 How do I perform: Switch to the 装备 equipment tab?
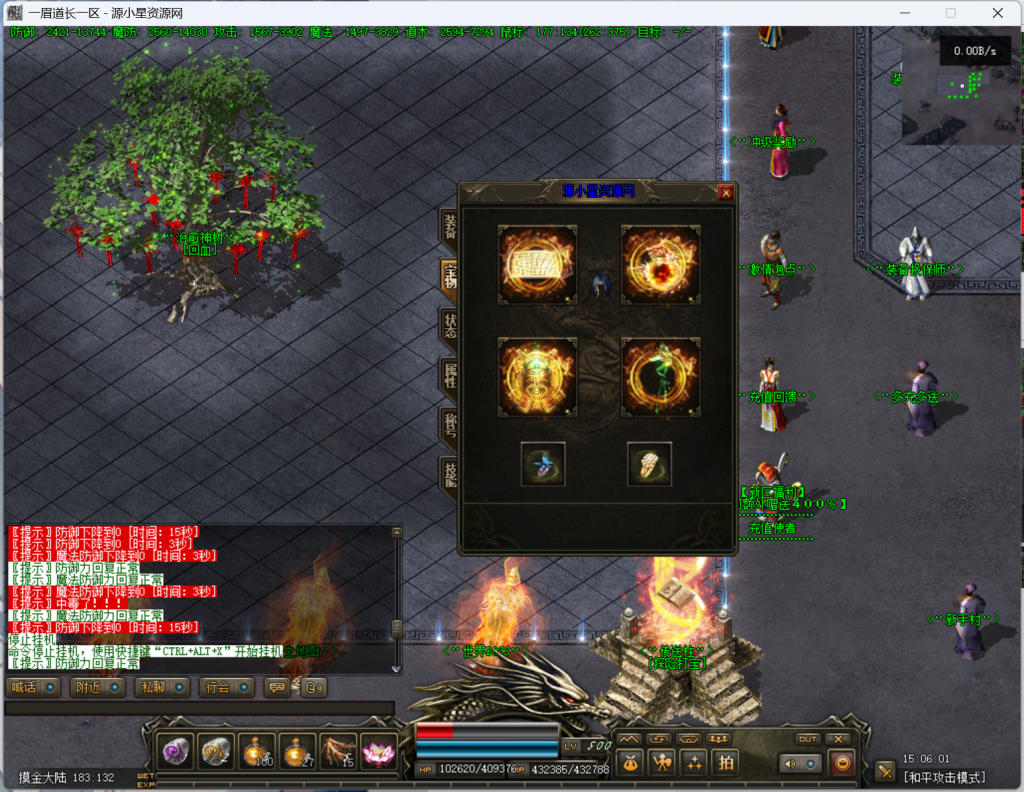[x=450, y=228]
